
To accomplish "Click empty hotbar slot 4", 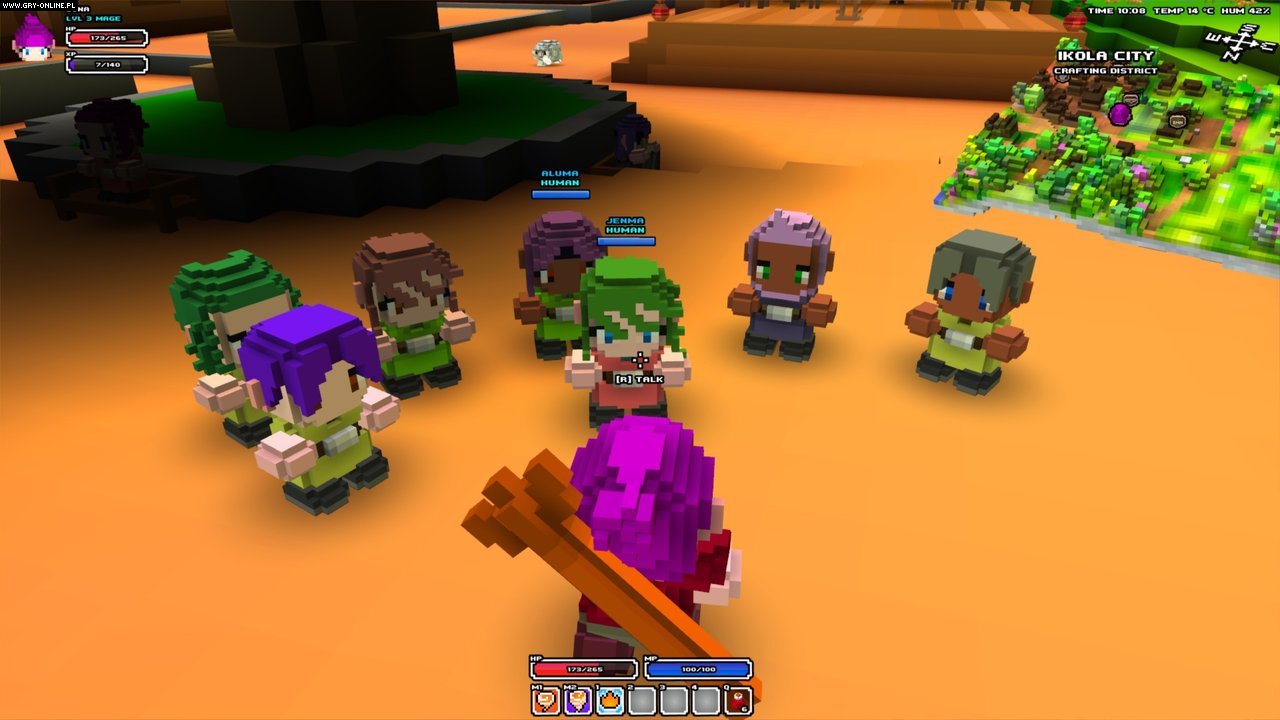I will pyautogui.click(x=705, y=700).
